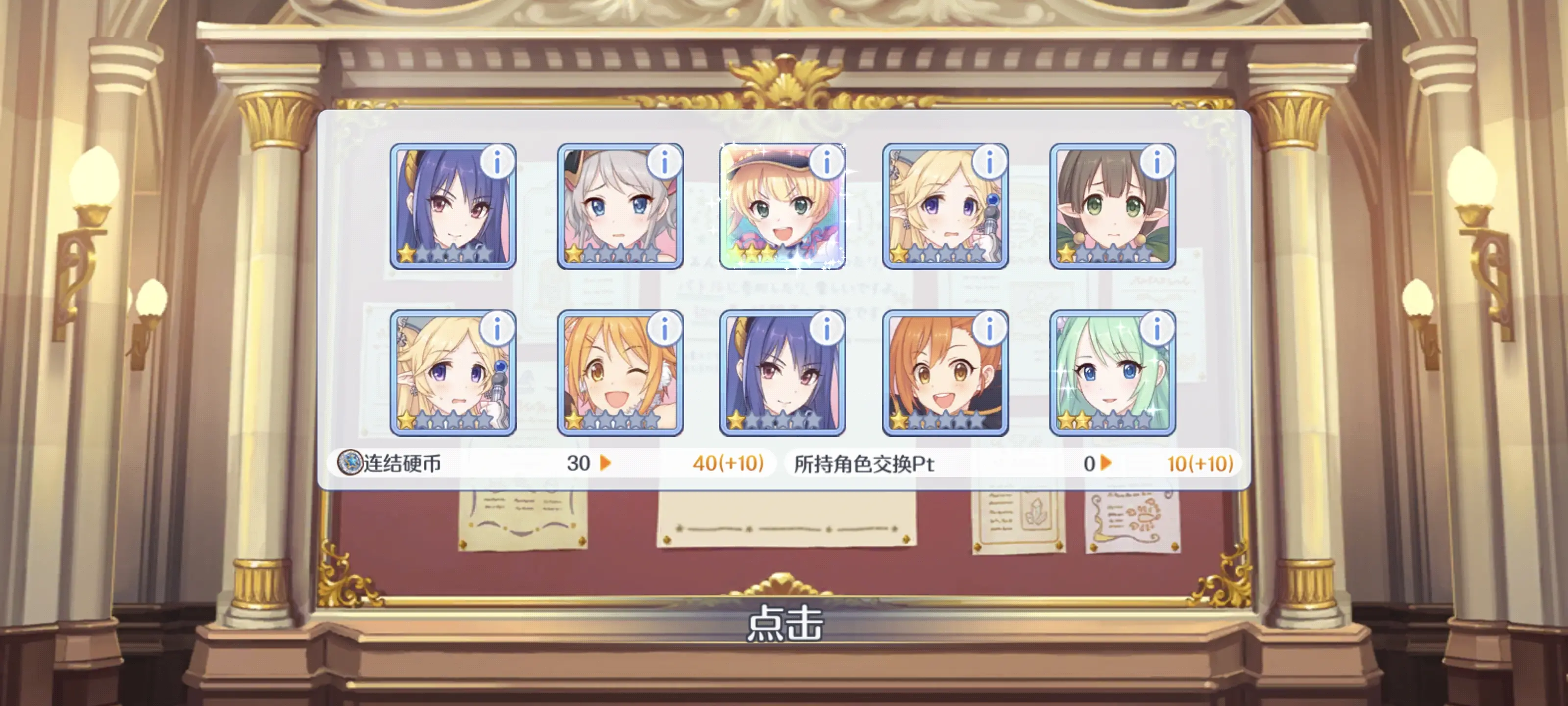
Task: Open info for the brown-haired elf
Action: tap(1156, 163)
